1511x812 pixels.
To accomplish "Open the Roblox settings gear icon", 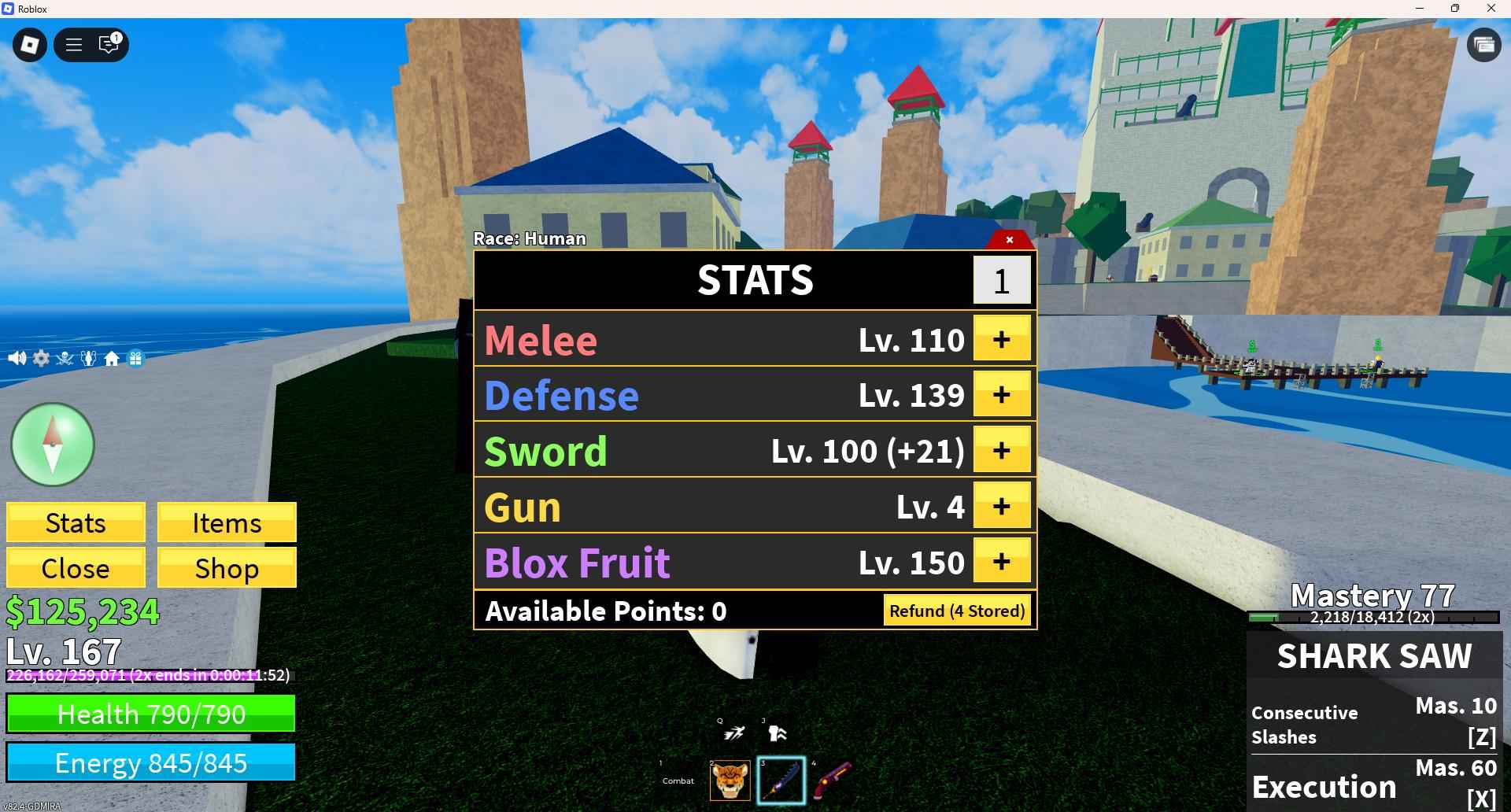I will [41, 359].
